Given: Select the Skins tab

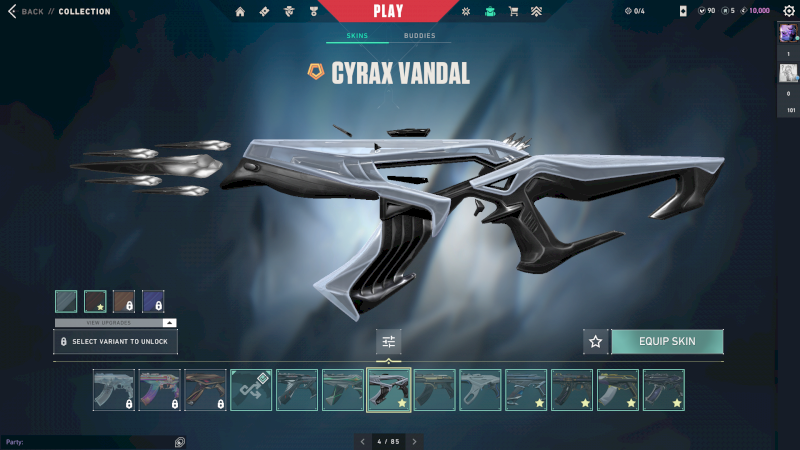Looking at the screenshot, I should coord(357,36).
